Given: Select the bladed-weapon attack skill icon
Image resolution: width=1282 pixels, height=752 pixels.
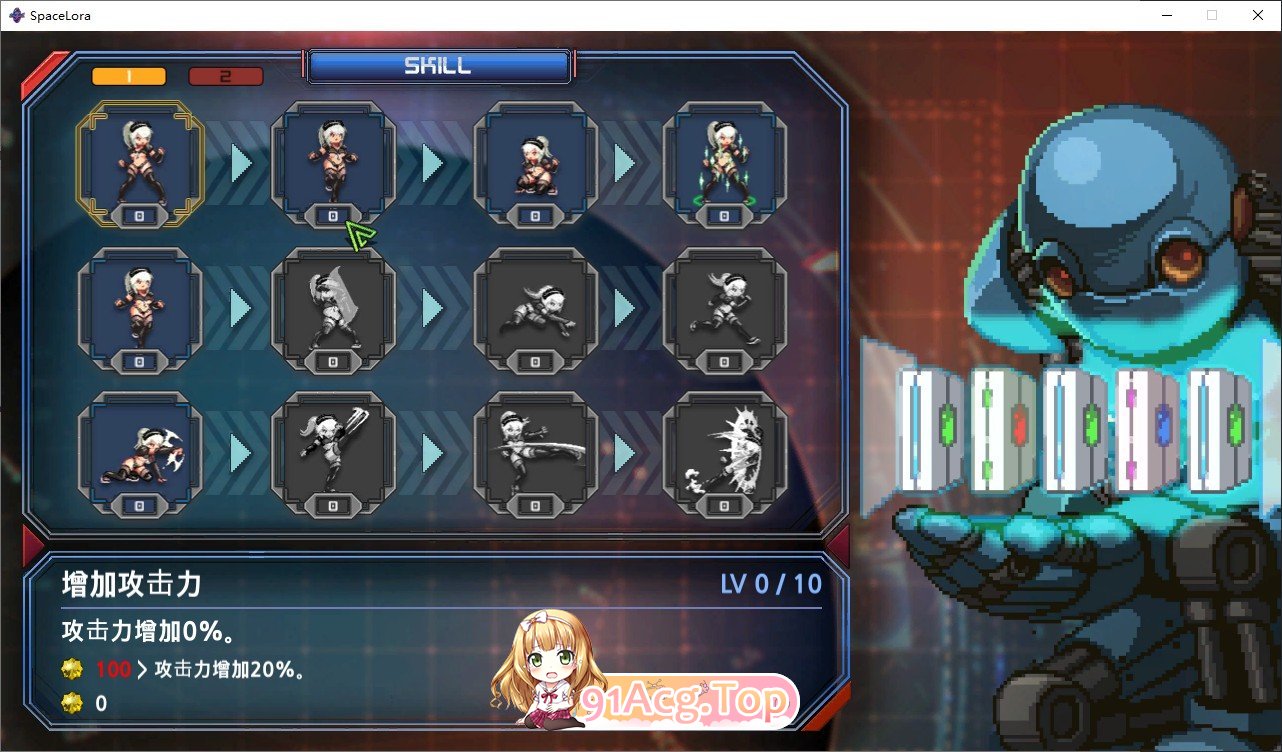Looking at the screenshot, I should point(333,450).
